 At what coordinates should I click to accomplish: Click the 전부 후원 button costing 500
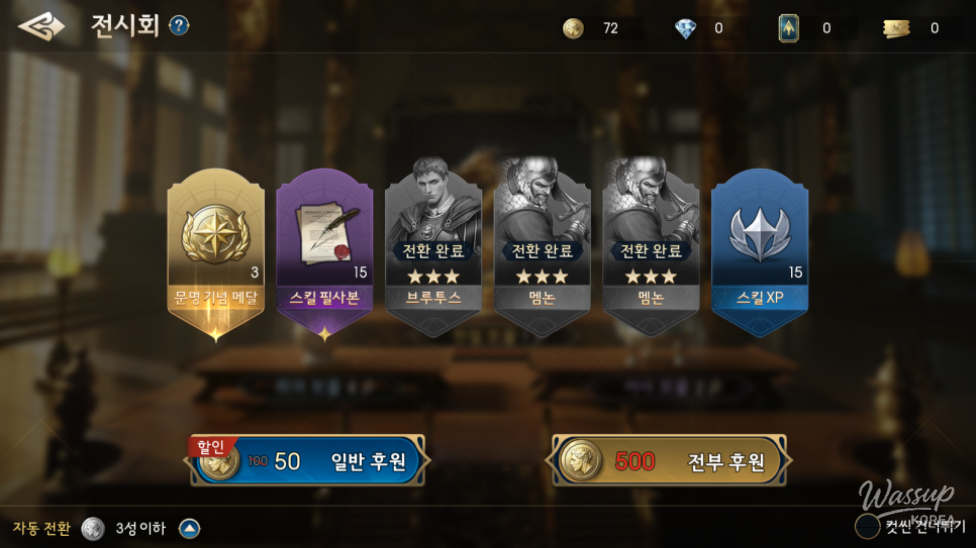tap(667, 461)
